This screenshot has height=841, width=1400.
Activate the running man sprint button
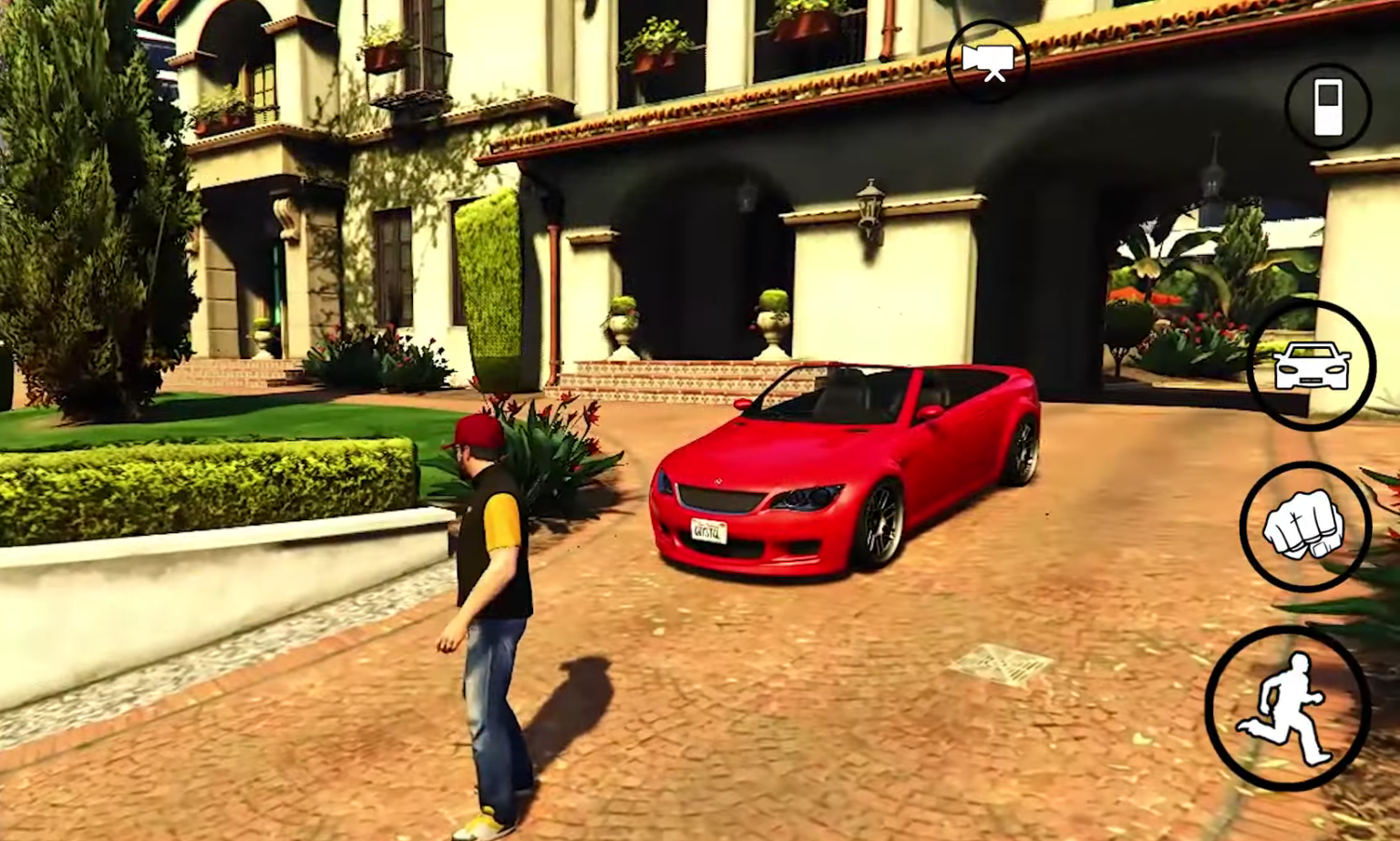tap(1286, 708)
